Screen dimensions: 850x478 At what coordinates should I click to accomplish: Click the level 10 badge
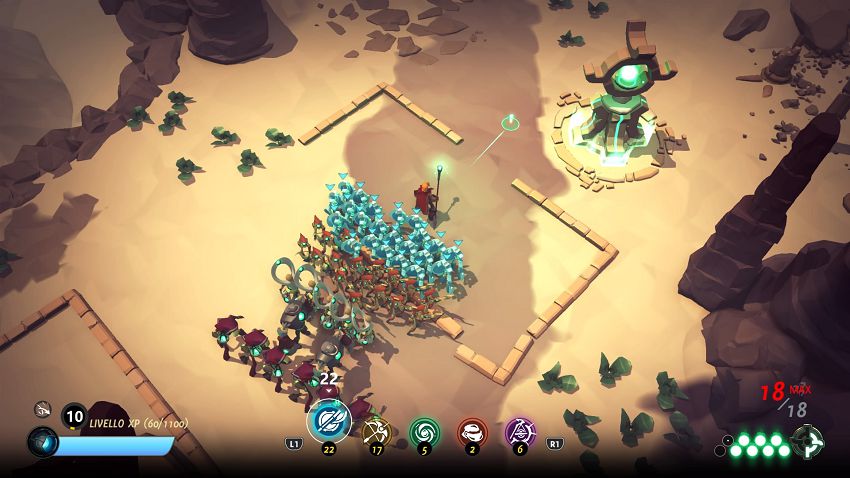tap(74, 417)
